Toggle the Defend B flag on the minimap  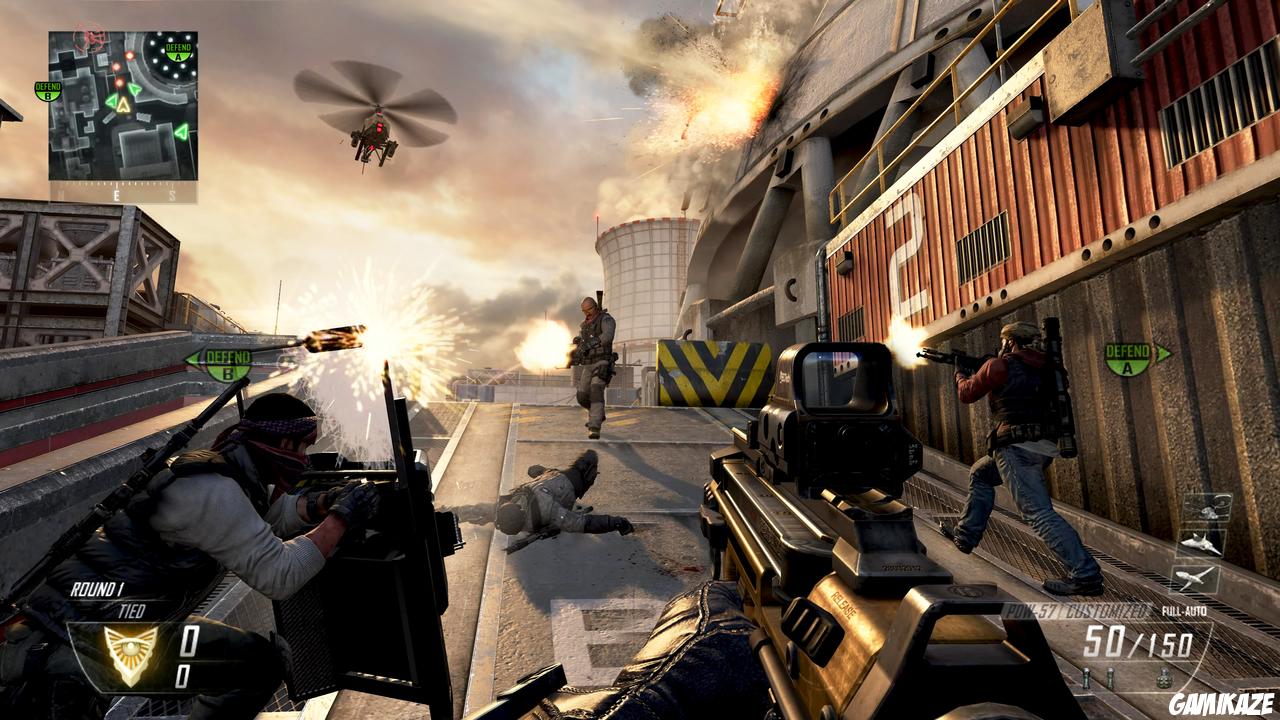pos(47,91)
